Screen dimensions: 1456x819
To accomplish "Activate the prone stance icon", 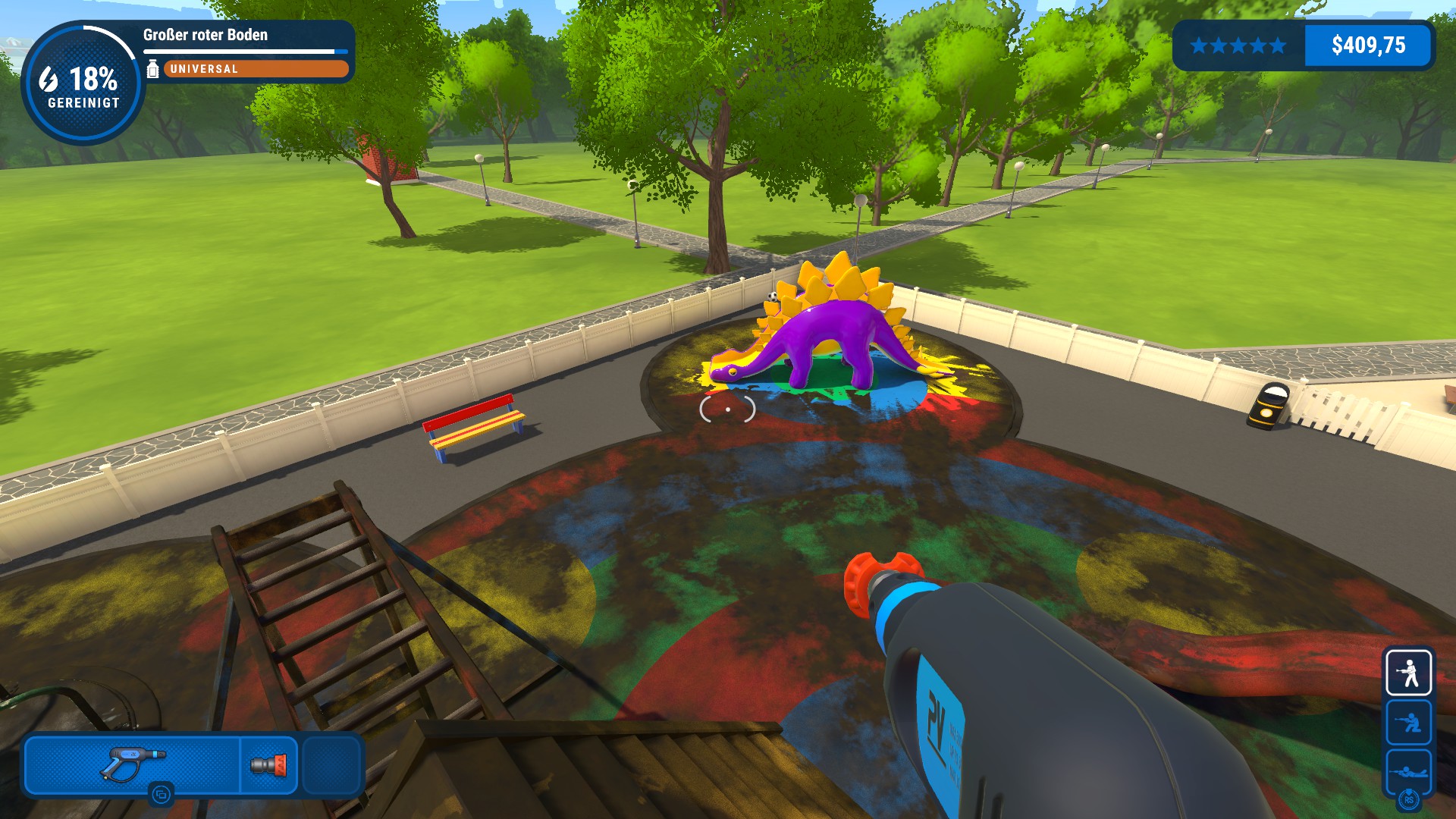I will tap(1409, 771).
